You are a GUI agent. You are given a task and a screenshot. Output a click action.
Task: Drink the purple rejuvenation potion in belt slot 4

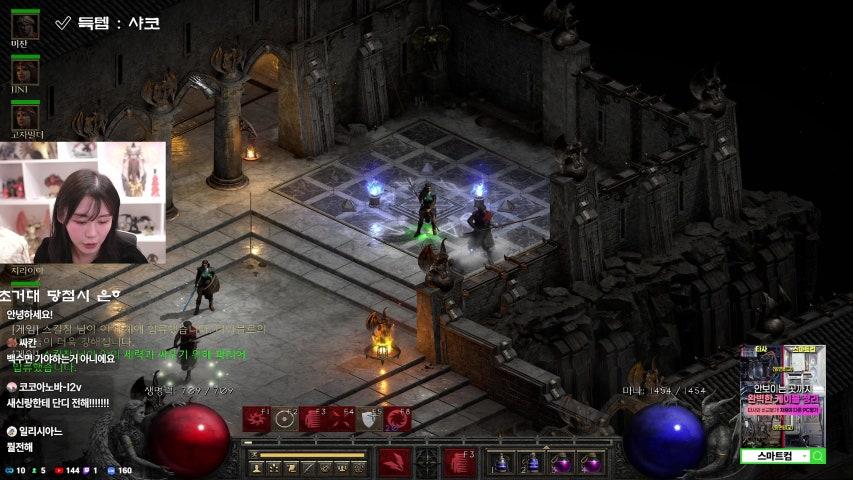592,463
